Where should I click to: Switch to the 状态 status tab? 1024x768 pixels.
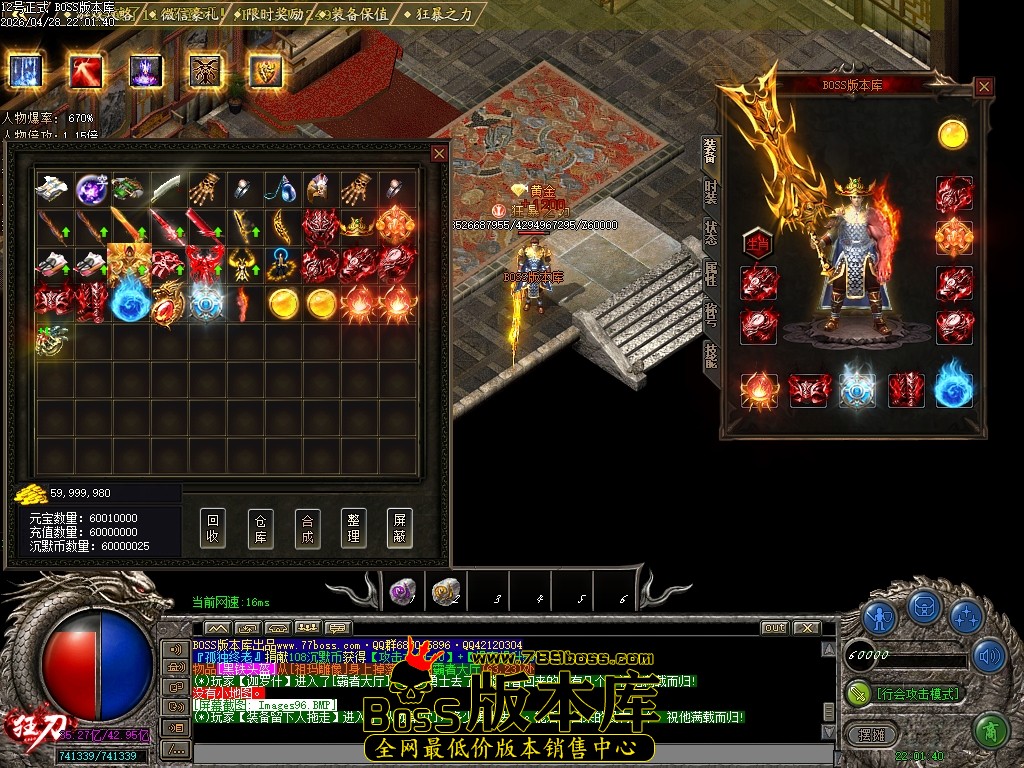[x=710, y=231]
